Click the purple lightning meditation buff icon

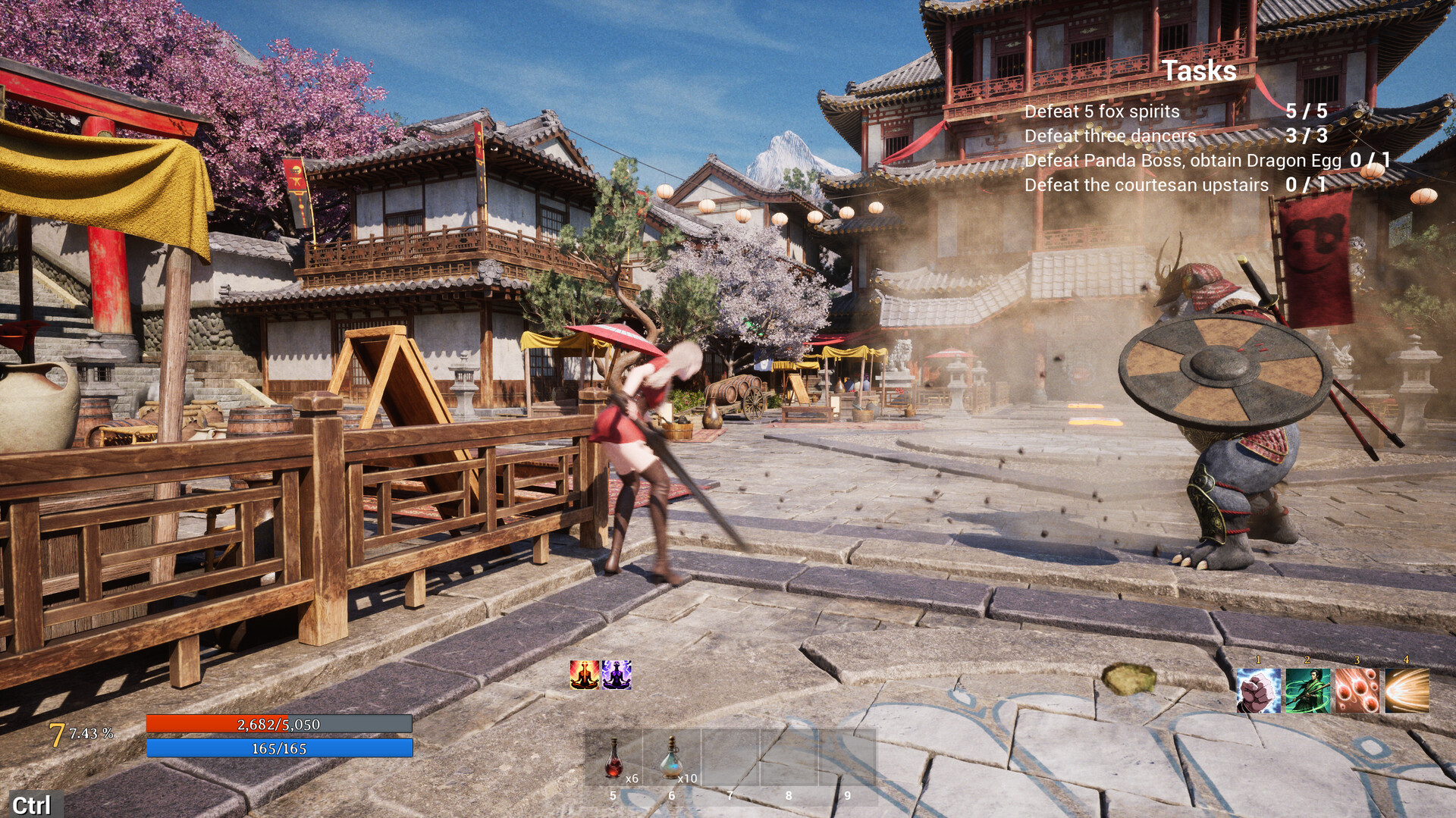tap(616, 675)
